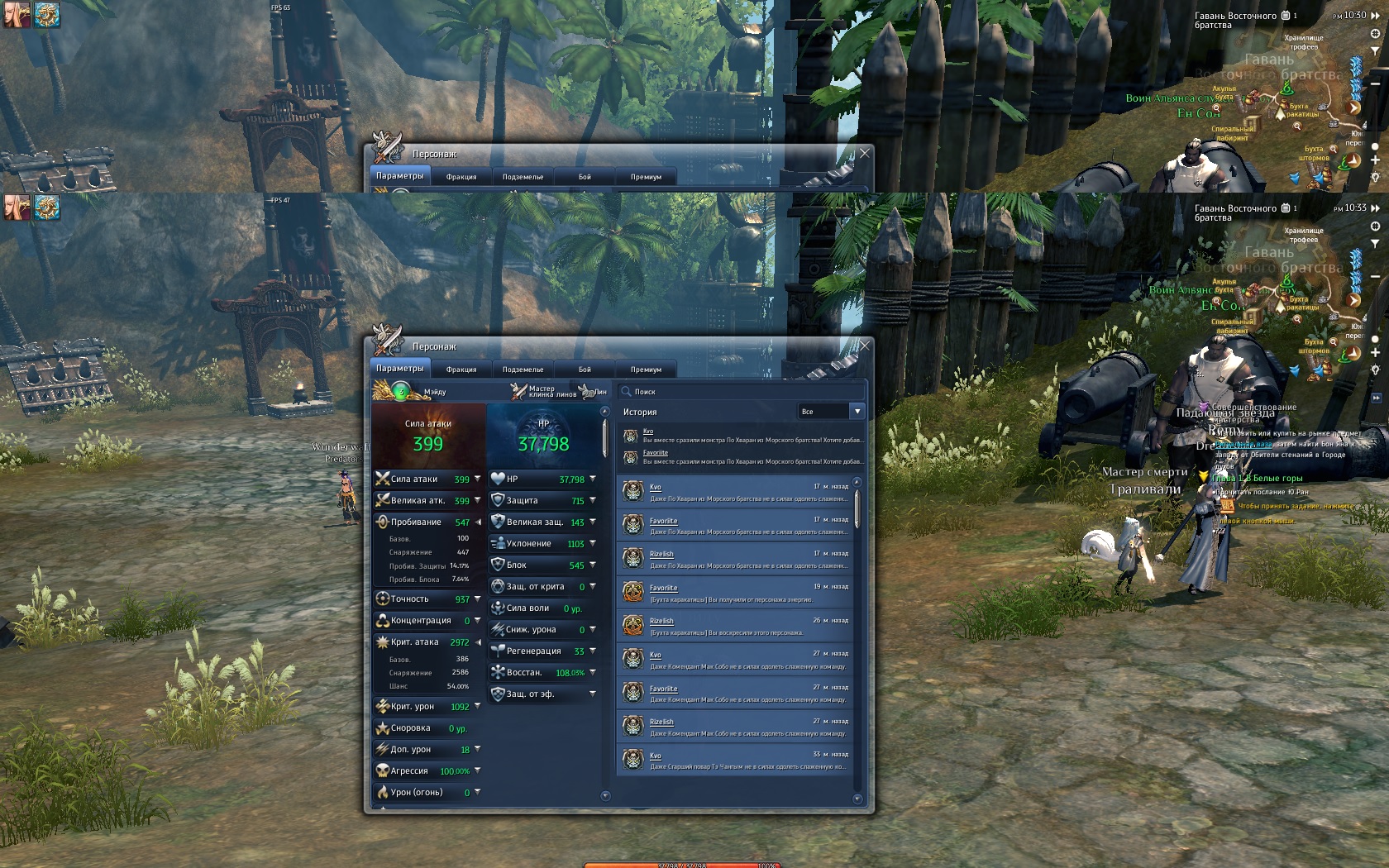
Task: Select the Глава 1.8 Белые горы quest
Action: coord(1257,479)
